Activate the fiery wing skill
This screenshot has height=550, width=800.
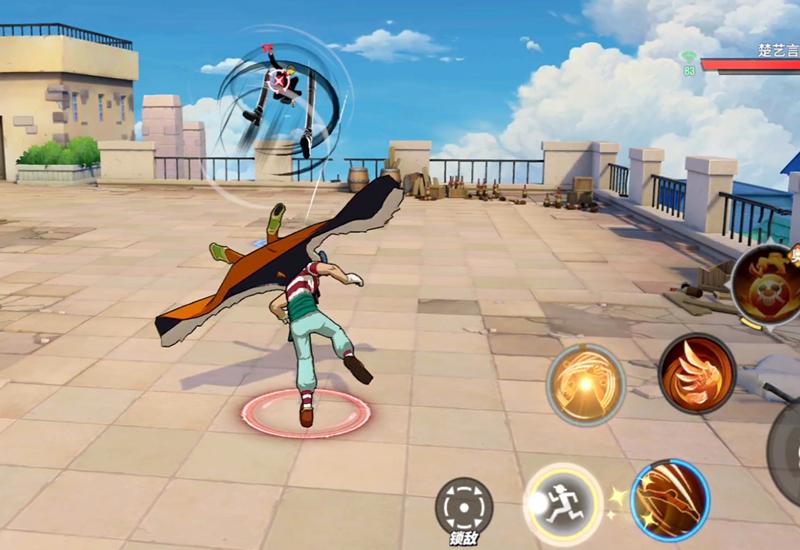tap(697, 373)
